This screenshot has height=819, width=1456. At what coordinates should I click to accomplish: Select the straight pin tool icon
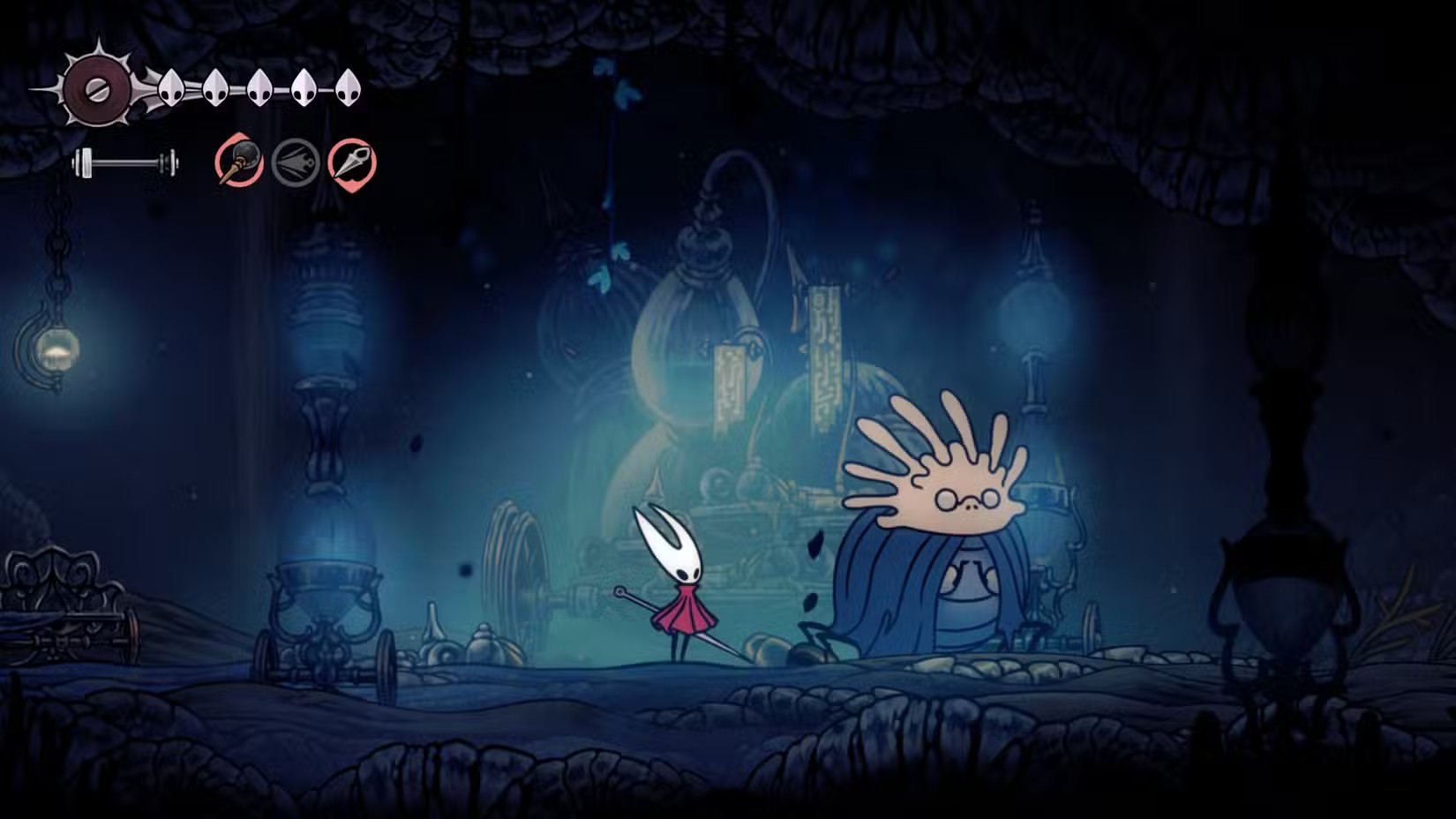(351, 163)
